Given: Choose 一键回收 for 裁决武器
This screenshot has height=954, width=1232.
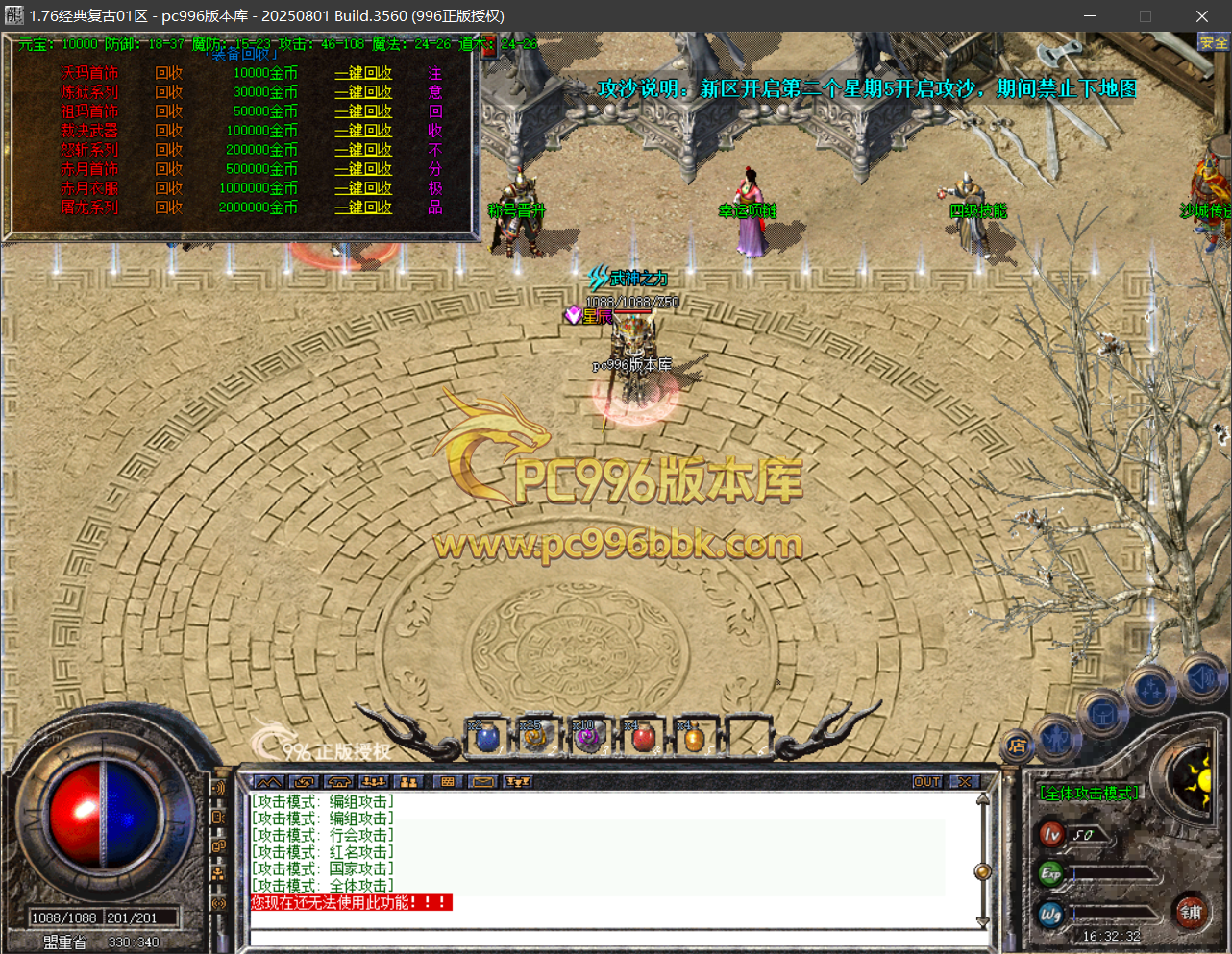Looking at the screenshot, I should tap(363, 131).
